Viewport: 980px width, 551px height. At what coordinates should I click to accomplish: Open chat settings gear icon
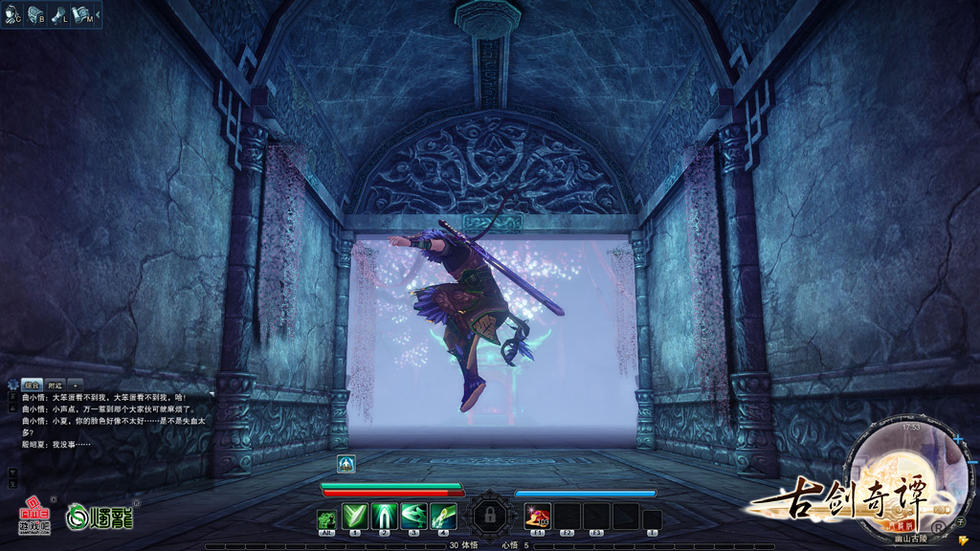click(12, 384)
